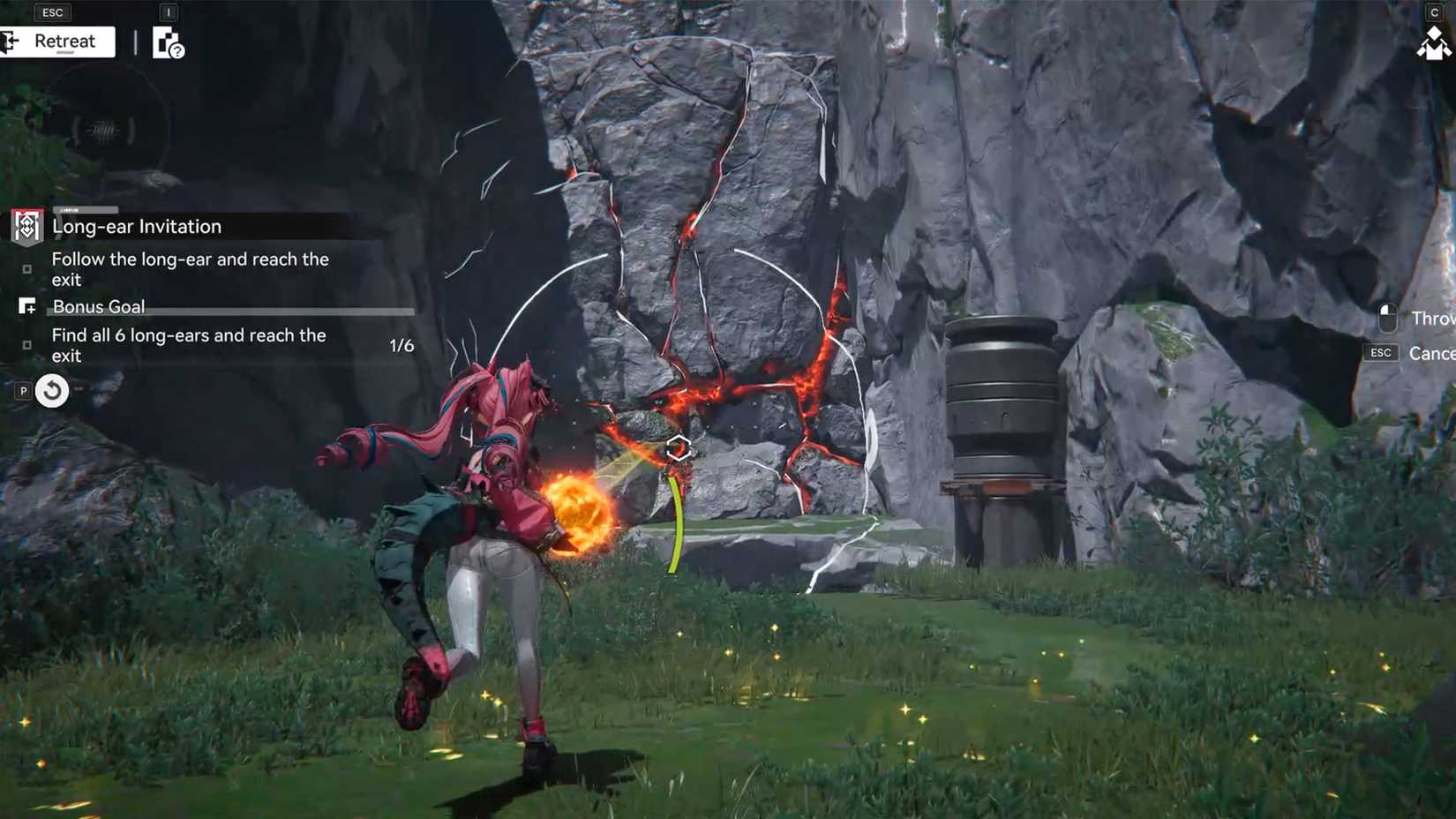Click the Retreat door-exit icon
Image resolution: width=1456 pixels, height=819 pixels.
[x=11, y=41]
